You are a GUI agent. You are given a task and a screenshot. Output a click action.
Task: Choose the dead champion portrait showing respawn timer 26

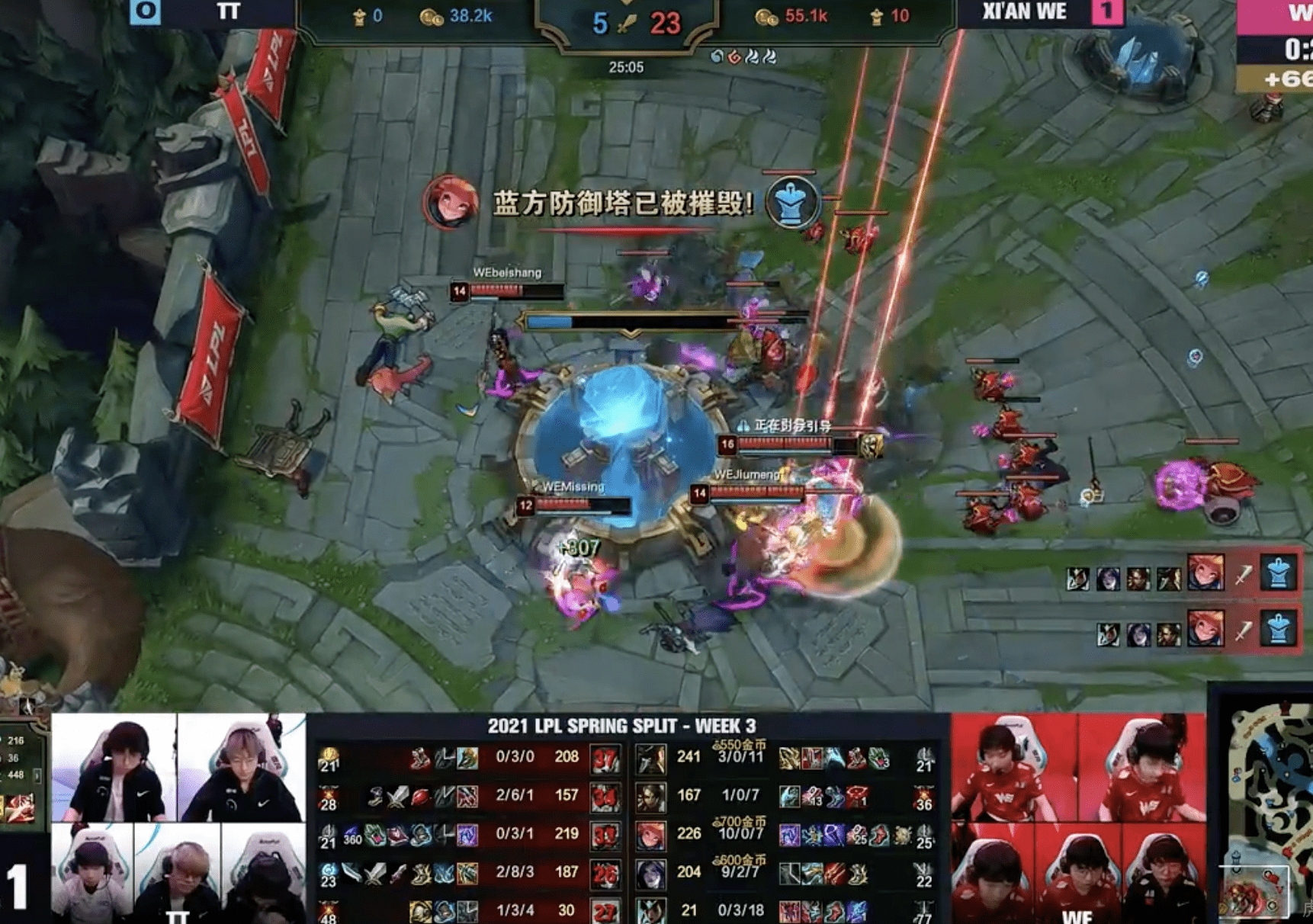click(x=605, y=874)
